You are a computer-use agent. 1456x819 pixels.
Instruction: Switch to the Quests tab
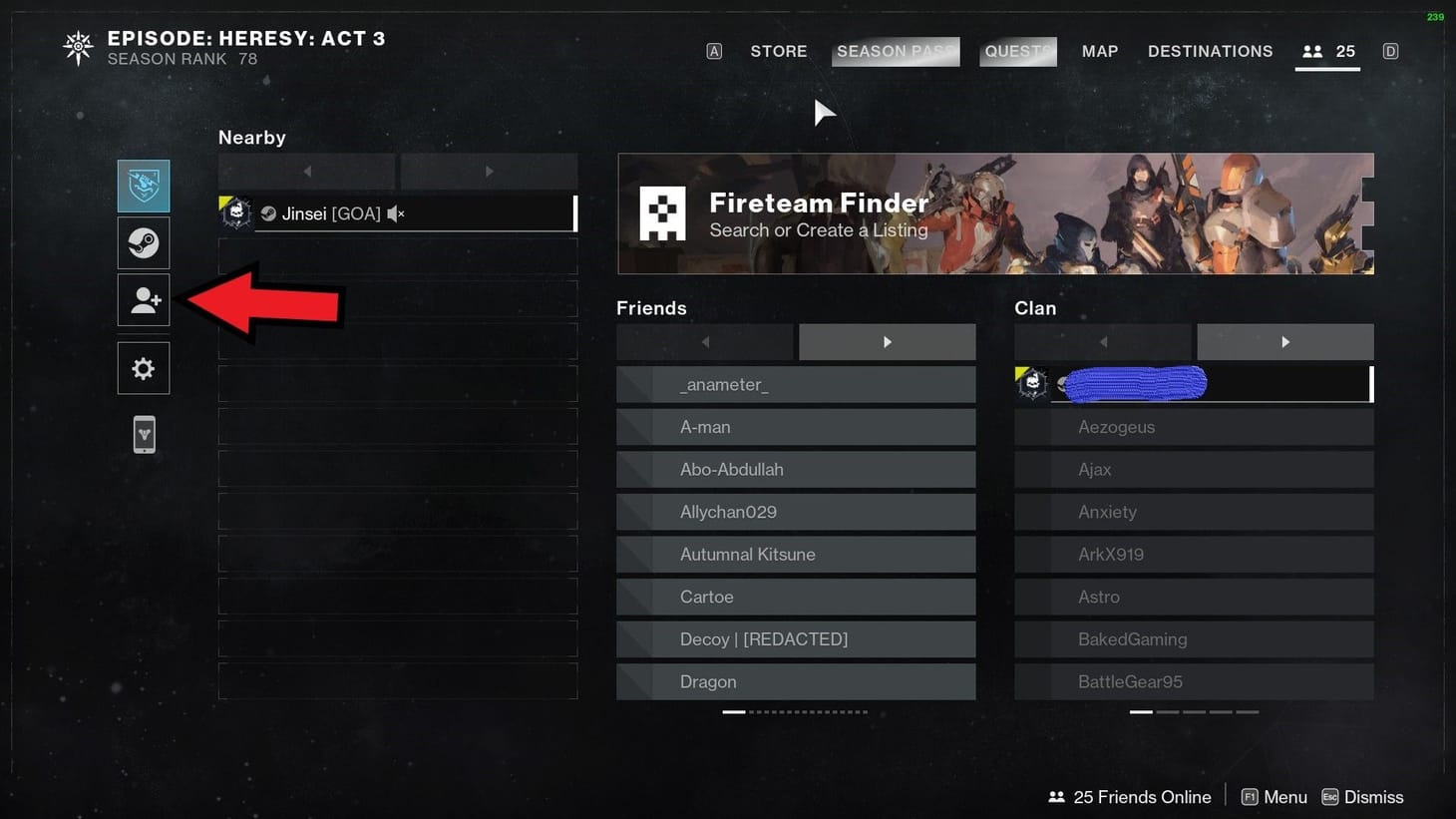(1017, 51)
